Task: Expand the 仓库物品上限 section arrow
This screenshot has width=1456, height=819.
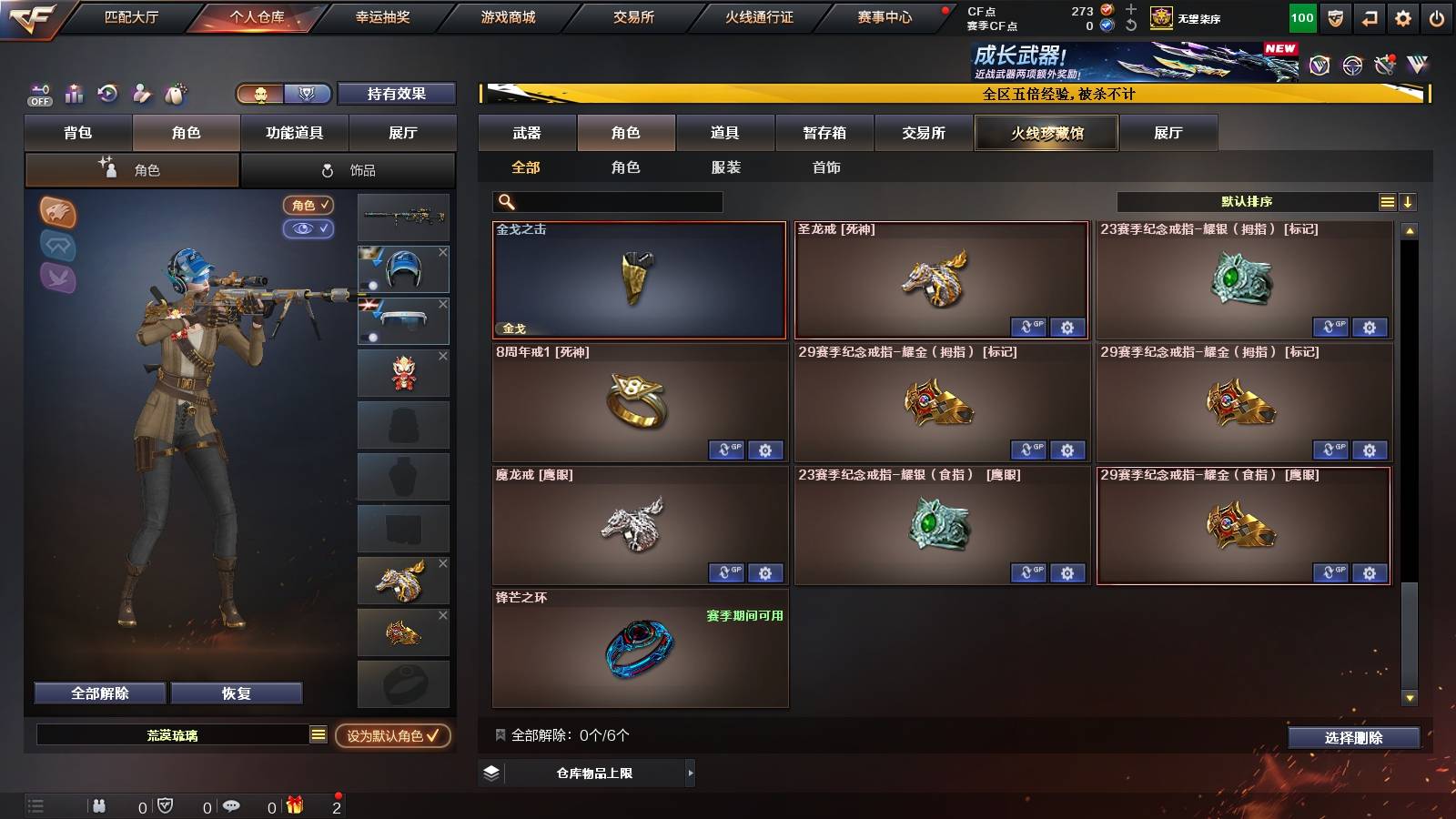Action: pos(690,773)
